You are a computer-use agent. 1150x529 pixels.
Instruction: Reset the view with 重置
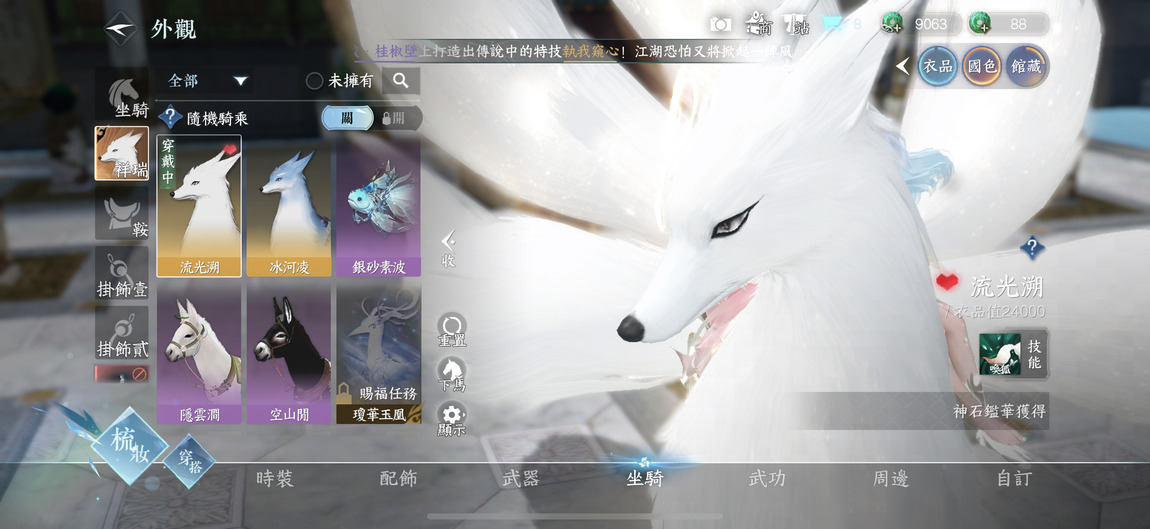452,330
